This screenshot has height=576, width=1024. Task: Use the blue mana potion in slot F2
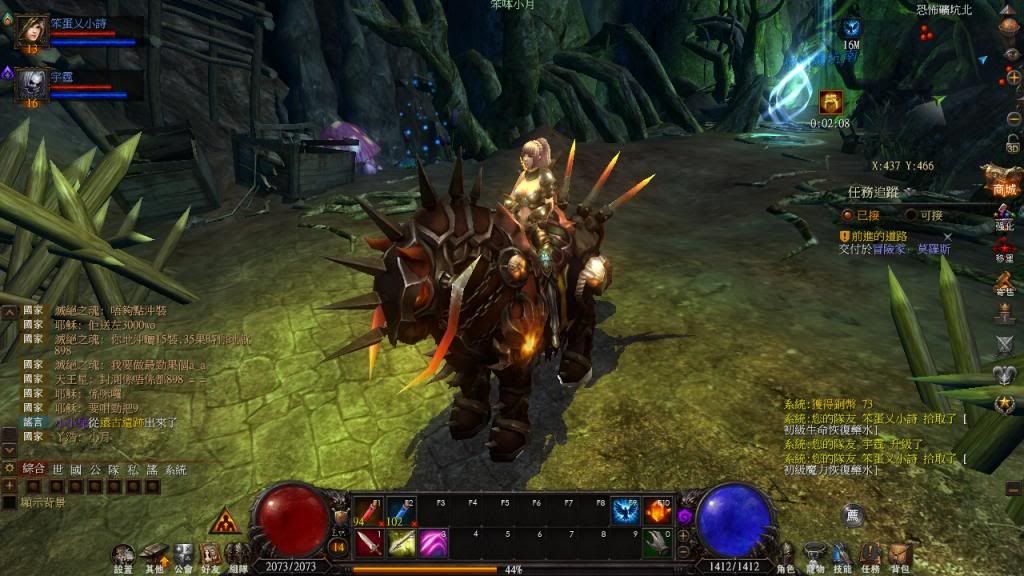click(x=401, y=511)
